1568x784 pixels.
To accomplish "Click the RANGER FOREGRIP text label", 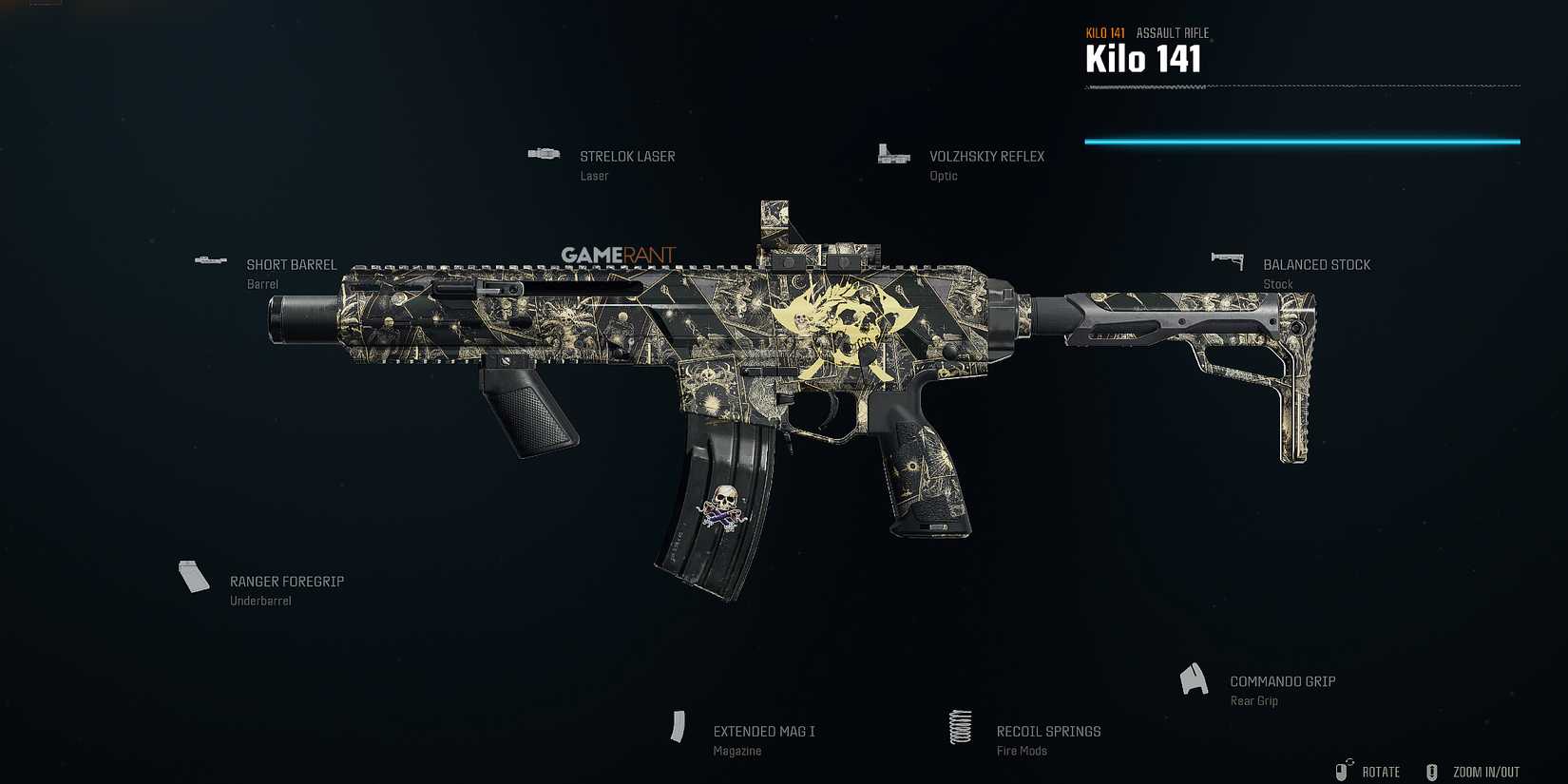I will tap(287, 581).
